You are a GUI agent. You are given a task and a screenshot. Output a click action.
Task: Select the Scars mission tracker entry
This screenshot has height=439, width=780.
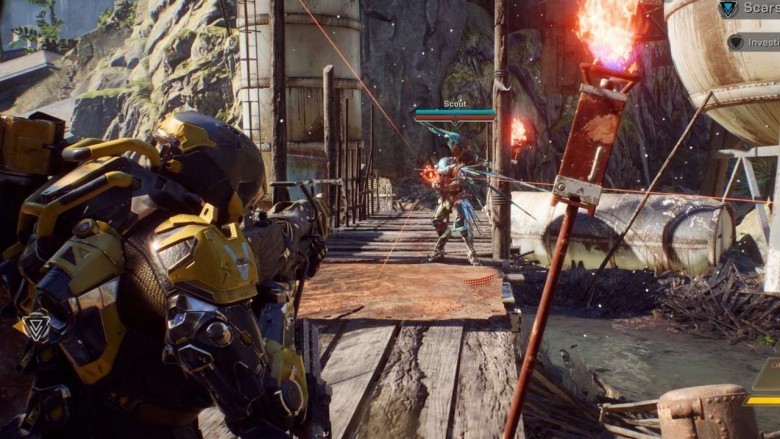point(750,10)
